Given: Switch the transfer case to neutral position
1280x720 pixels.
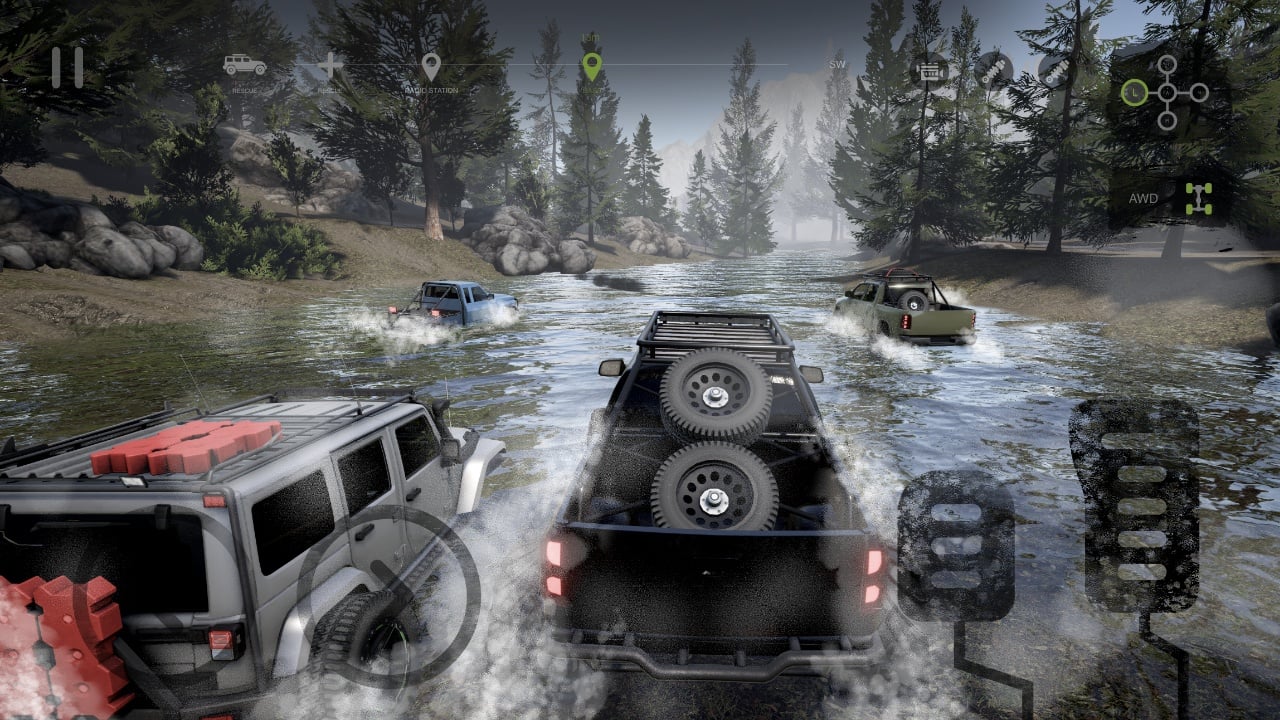Looking at the screenshot, I should [x=1167, y=91].
